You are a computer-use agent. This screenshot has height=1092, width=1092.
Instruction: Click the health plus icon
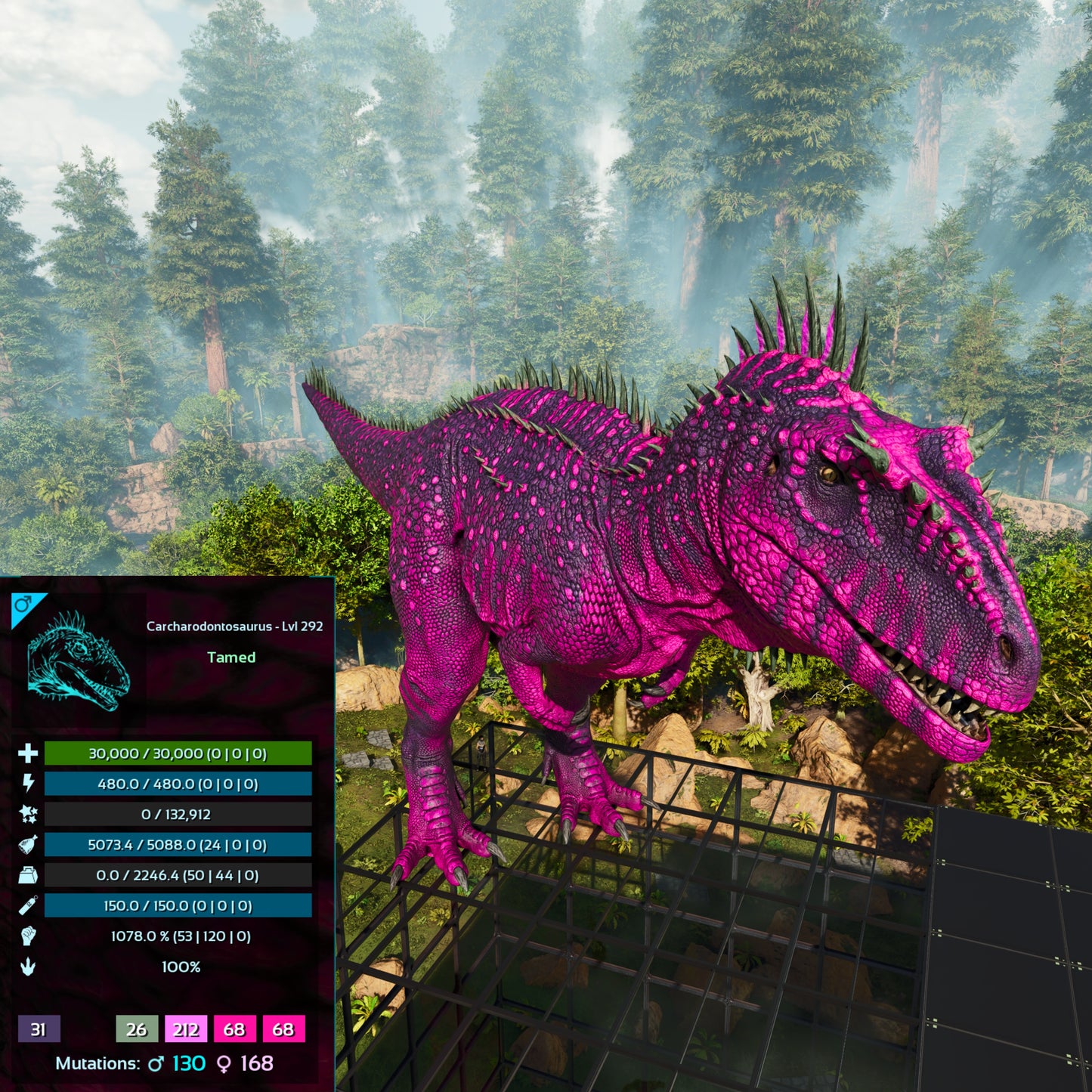(28, 753)
